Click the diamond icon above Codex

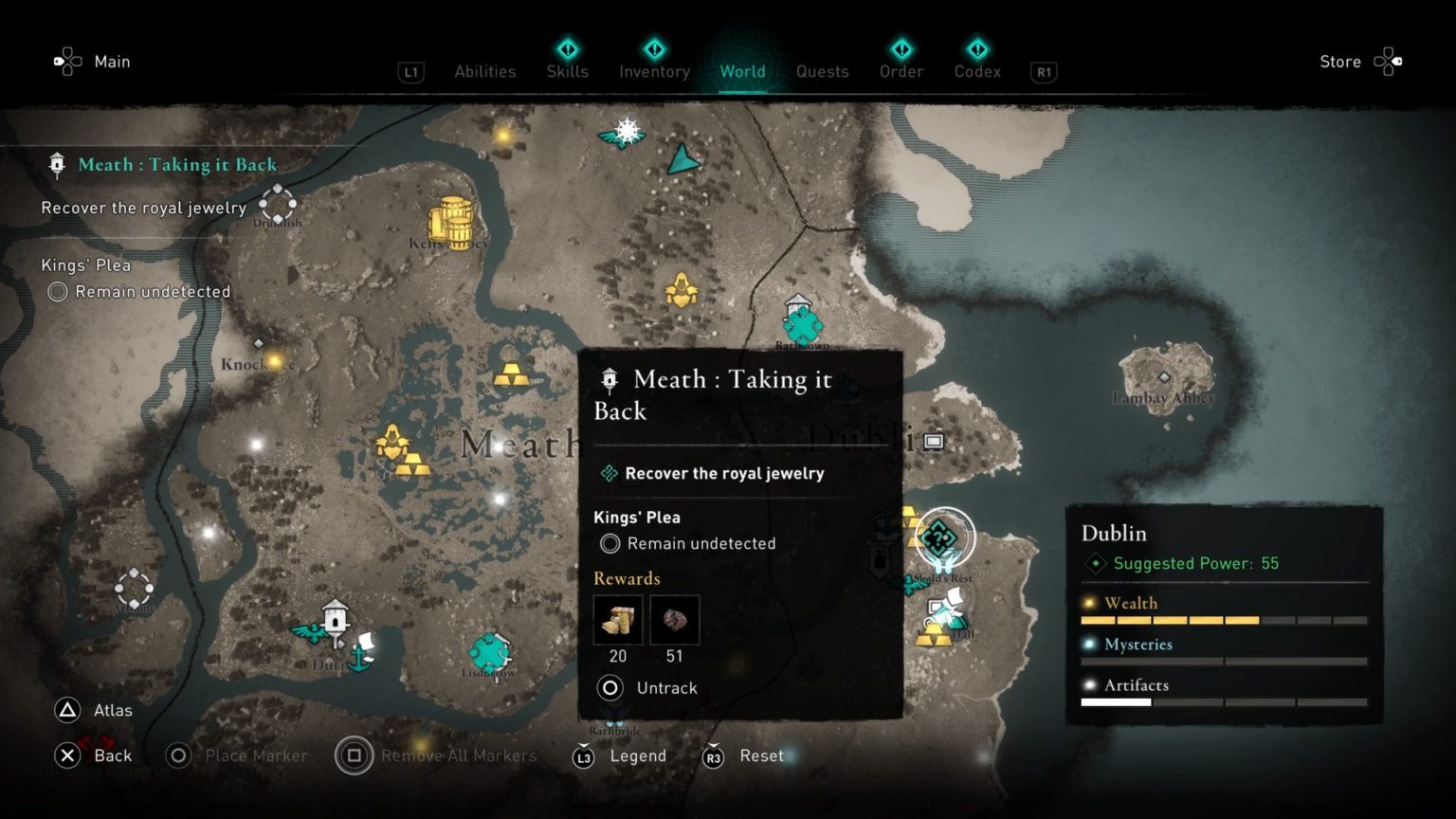[977, 49]
